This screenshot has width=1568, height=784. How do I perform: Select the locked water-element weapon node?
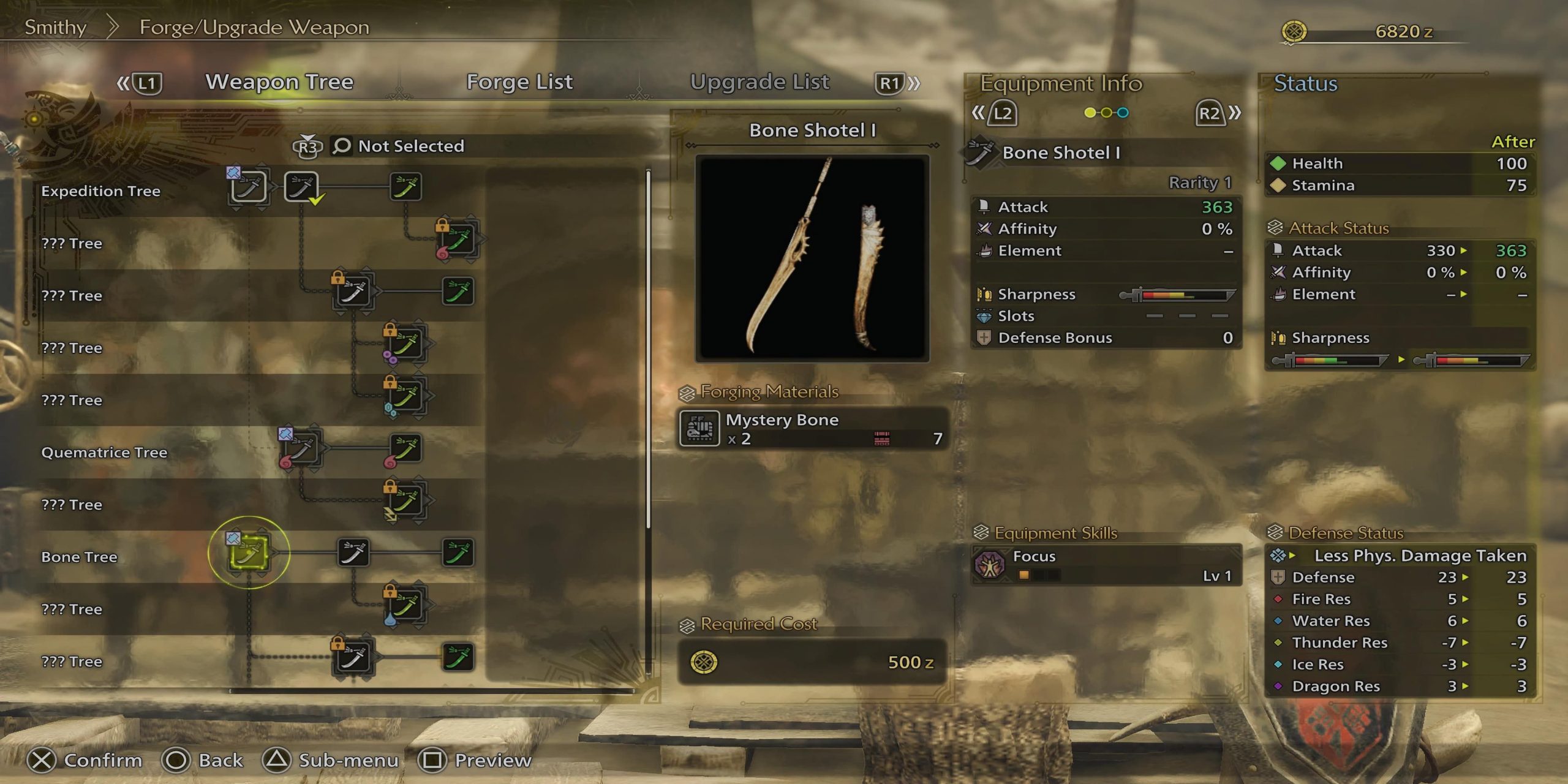tap(405, 606)
